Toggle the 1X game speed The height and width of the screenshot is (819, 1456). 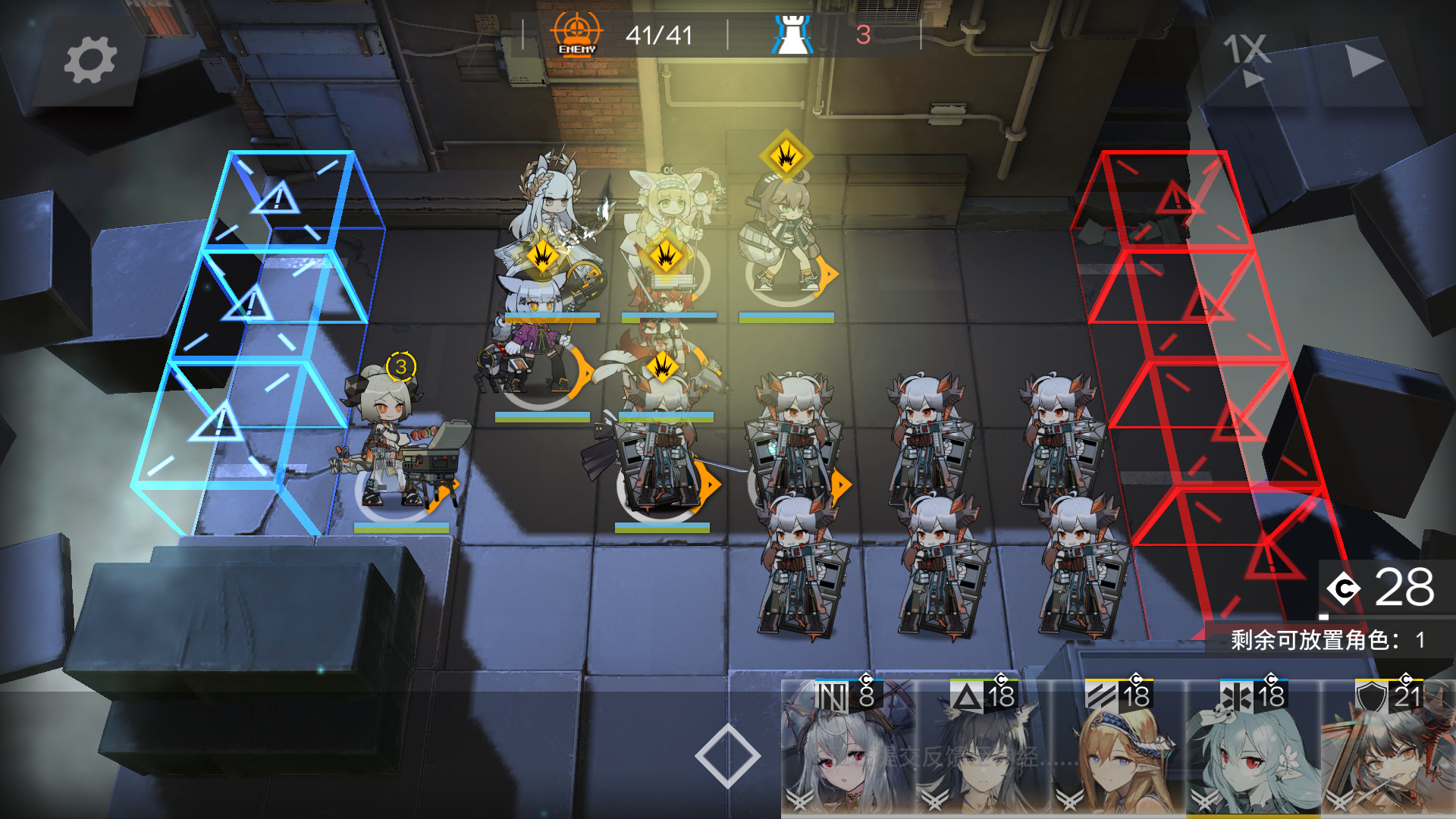(1245, 47)
